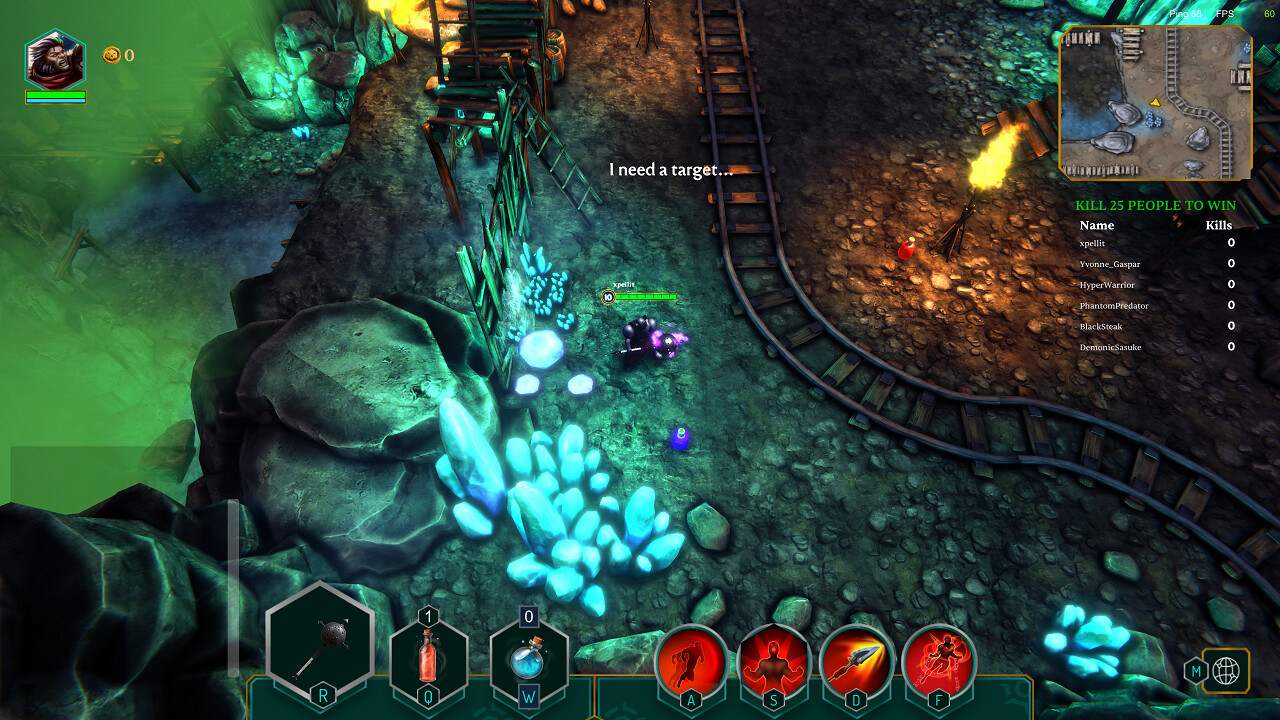
Task: Select xpellit on the leaderboard
Action: [1095, 244]
